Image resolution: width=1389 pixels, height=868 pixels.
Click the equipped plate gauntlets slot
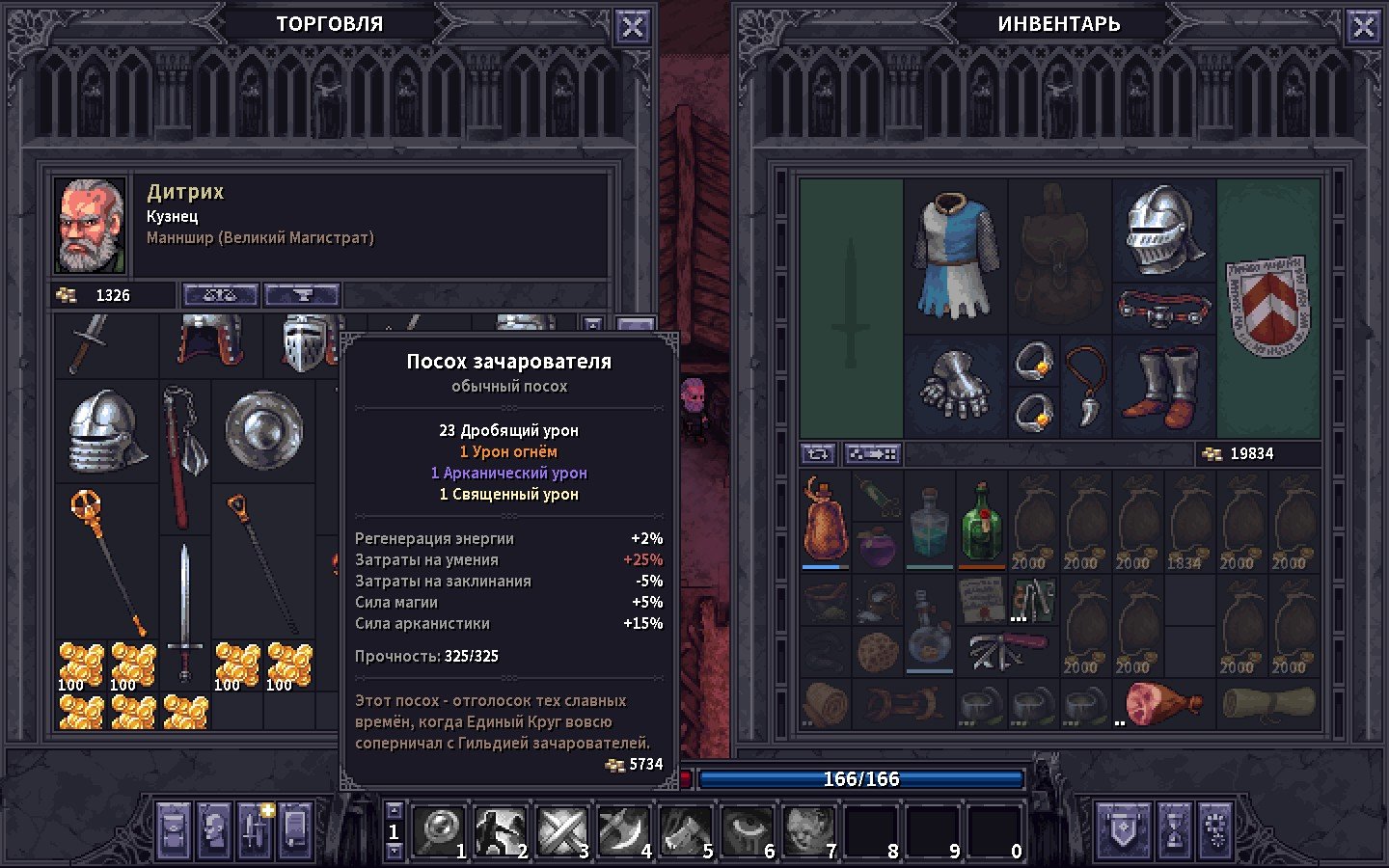click(x=955, y=386)
